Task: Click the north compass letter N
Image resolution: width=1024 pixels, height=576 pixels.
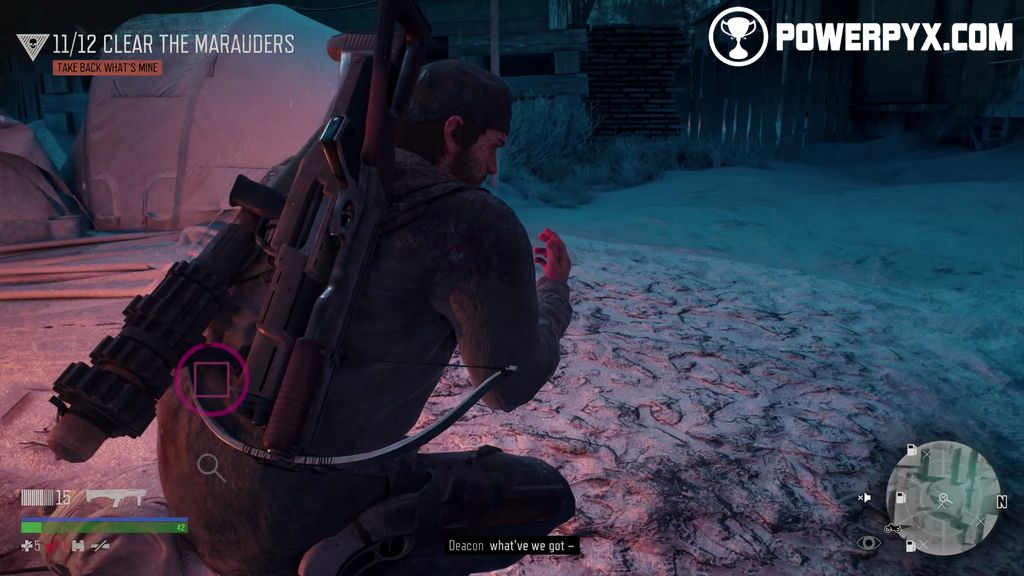Action: click(1001, 501)
